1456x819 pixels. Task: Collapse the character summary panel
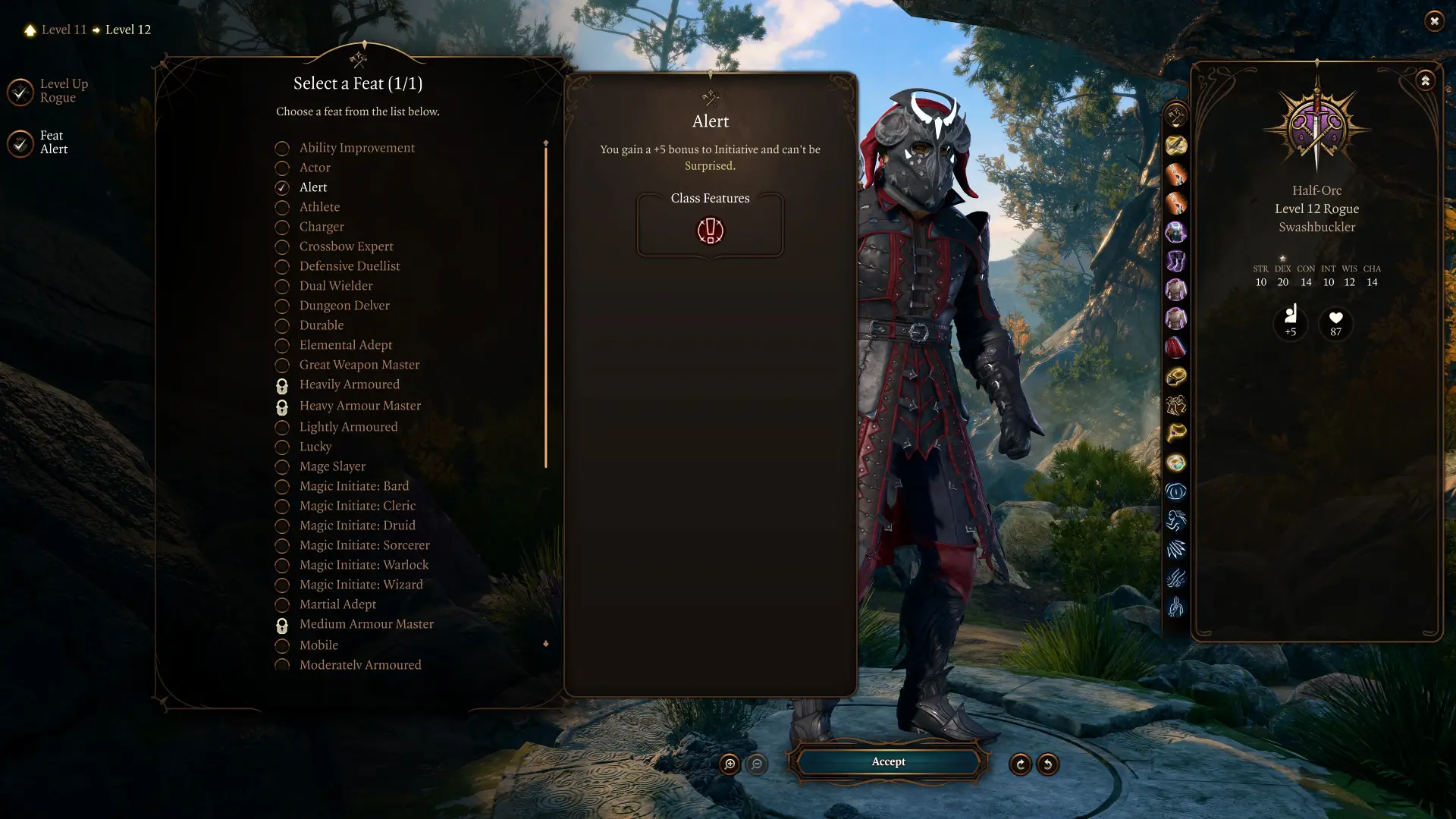click(1425, 80)
